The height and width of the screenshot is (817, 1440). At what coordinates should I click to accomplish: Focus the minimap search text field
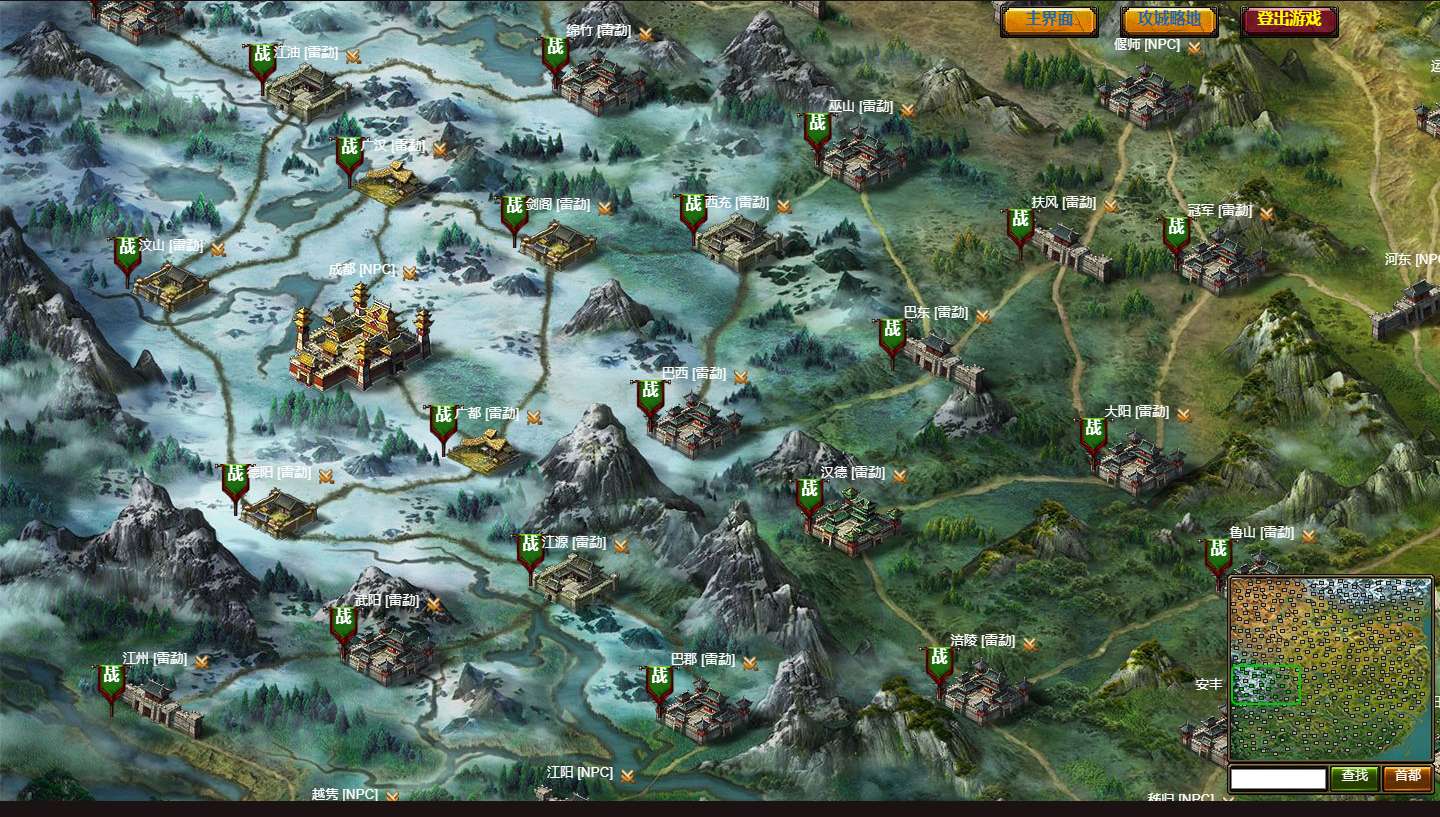[1278, 777]
